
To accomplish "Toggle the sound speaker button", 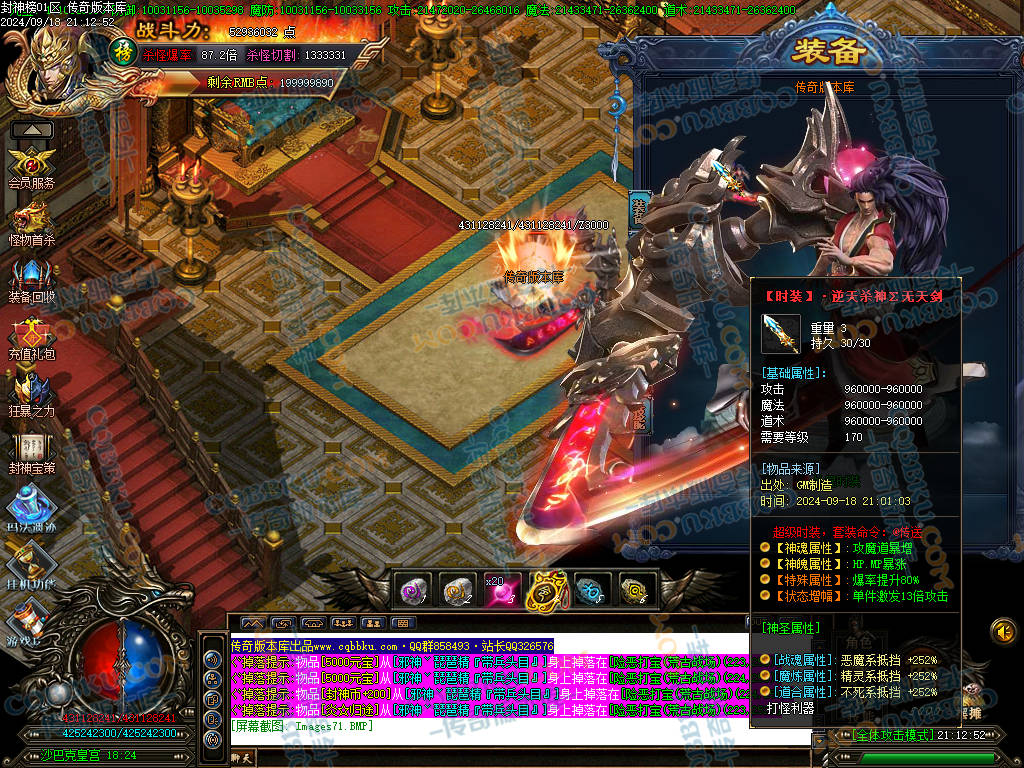I will pos(1003,631).
